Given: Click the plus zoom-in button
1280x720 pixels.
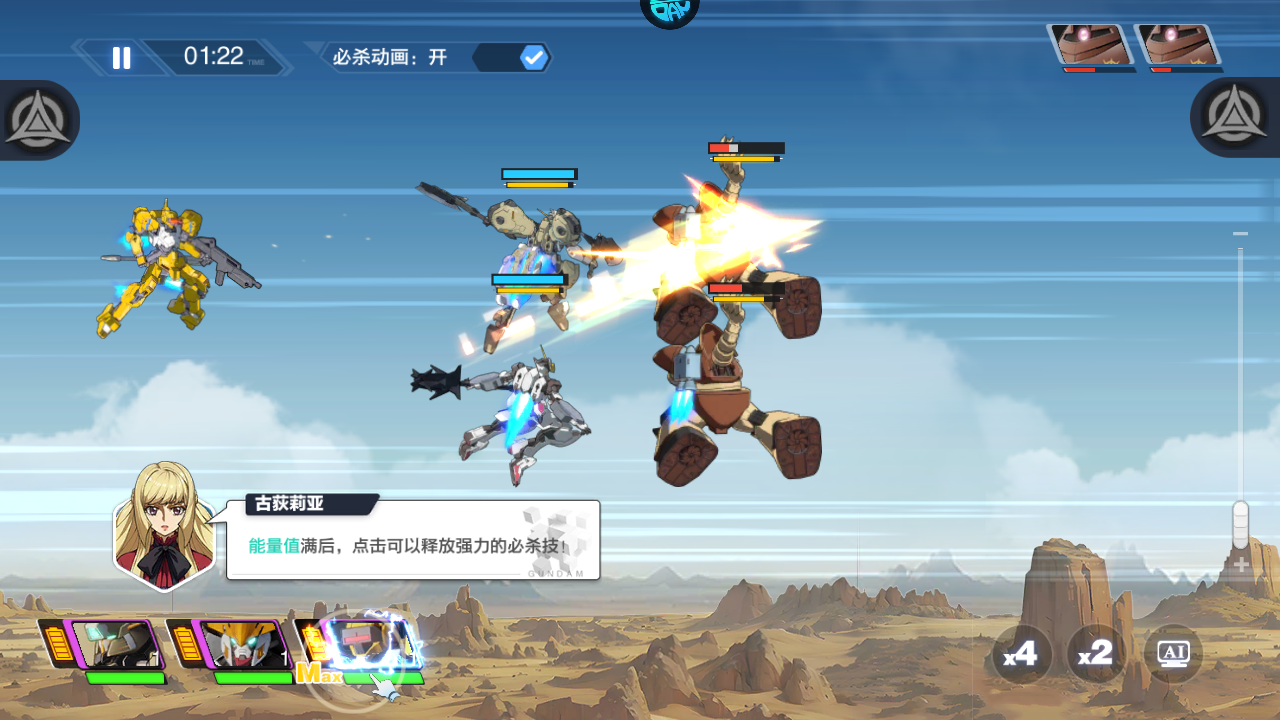Looking at the screenshot, I should [x=1241, y=566].
